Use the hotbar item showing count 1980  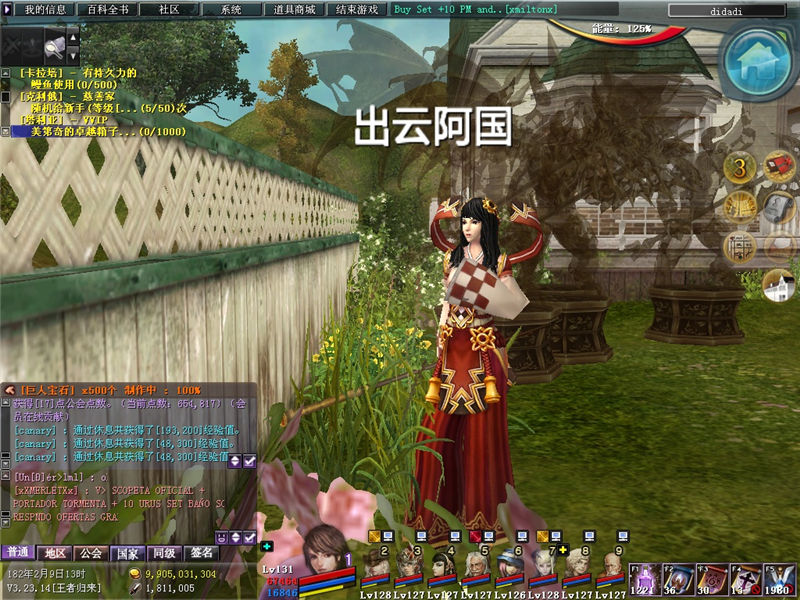click(779, 580)
